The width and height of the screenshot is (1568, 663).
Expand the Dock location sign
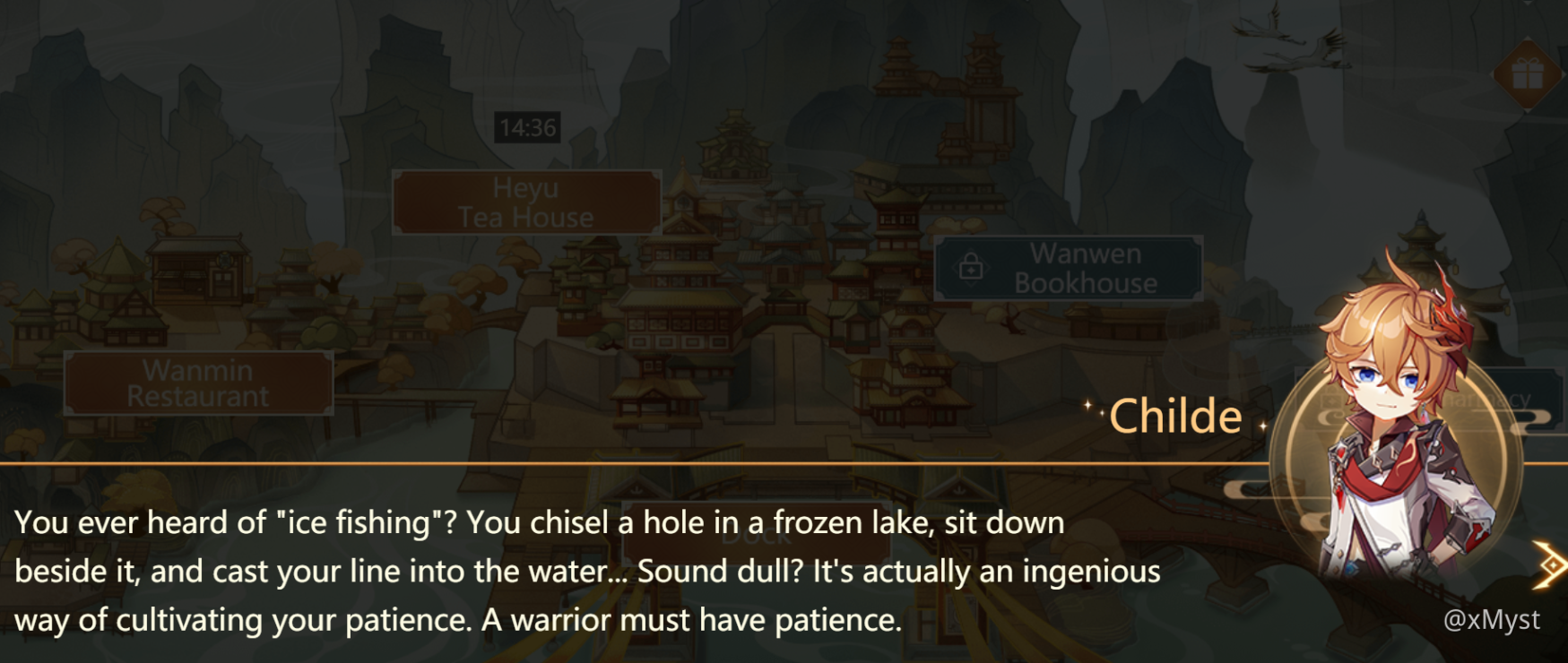point(758,538)
